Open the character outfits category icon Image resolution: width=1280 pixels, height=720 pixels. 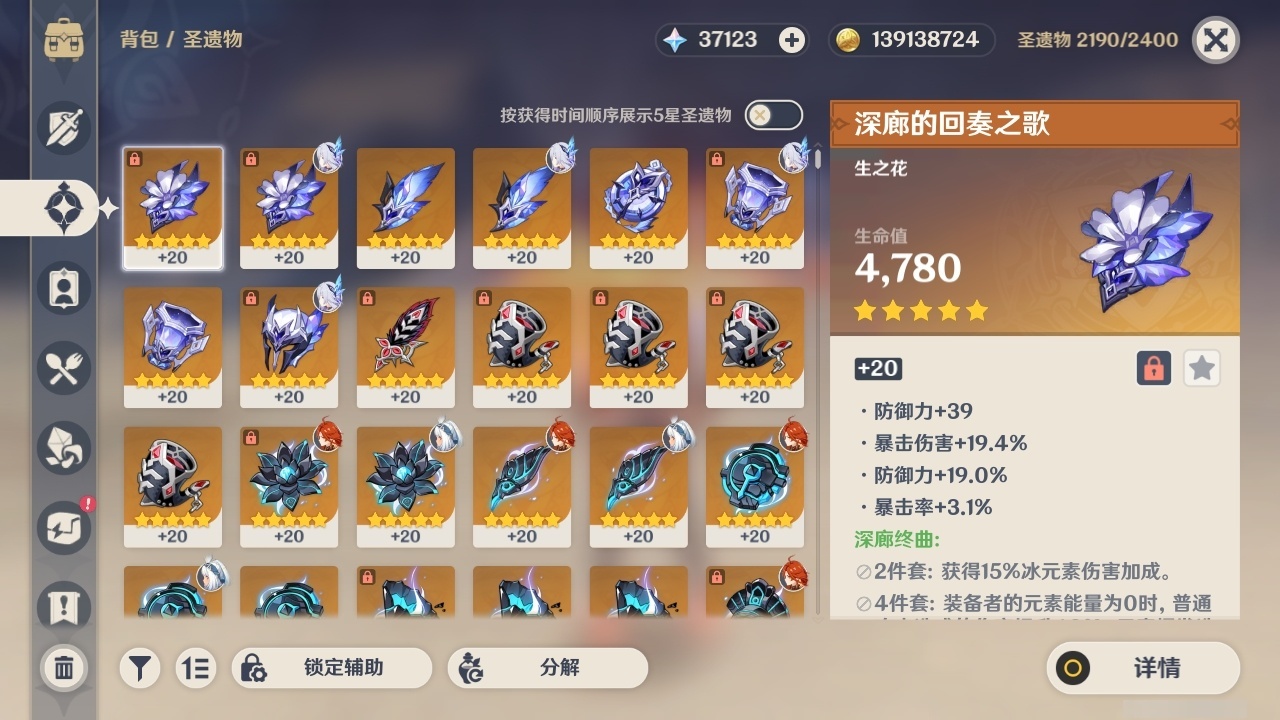[x=62, y=288]
